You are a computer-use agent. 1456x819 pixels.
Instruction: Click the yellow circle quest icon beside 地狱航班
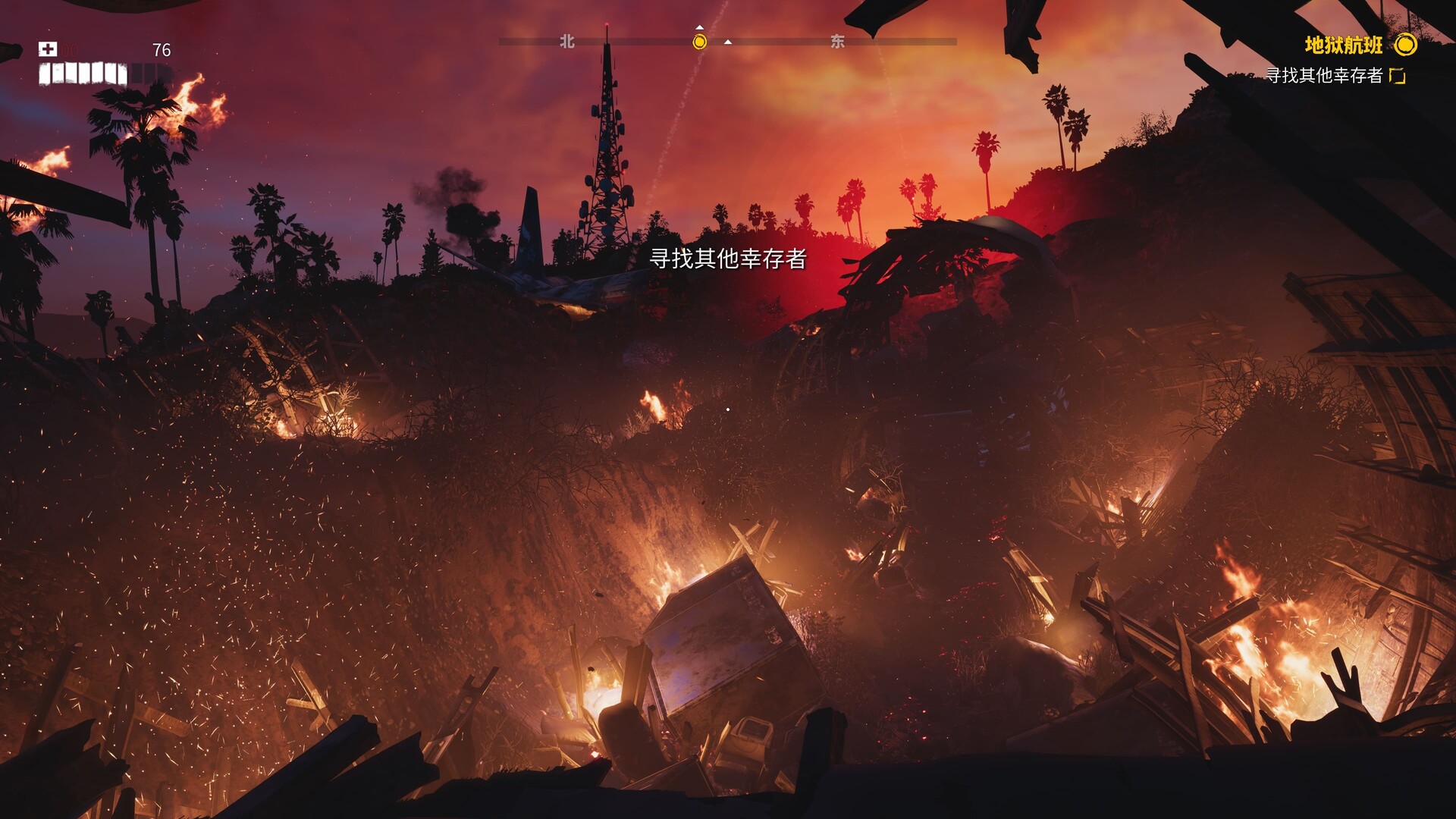[x=1405, y=45]
